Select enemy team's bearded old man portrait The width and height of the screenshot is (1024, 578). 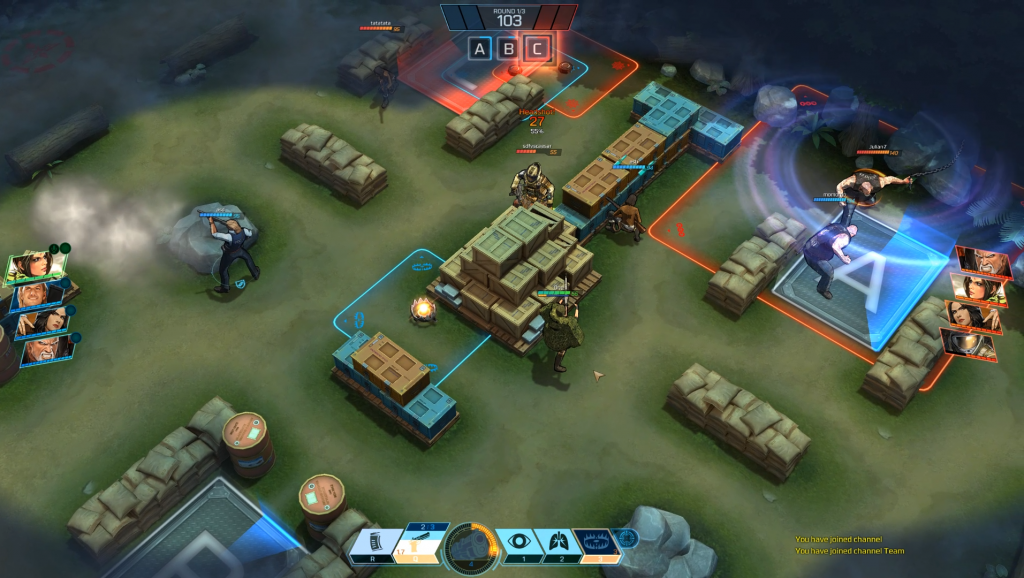[x=983, y=262]
